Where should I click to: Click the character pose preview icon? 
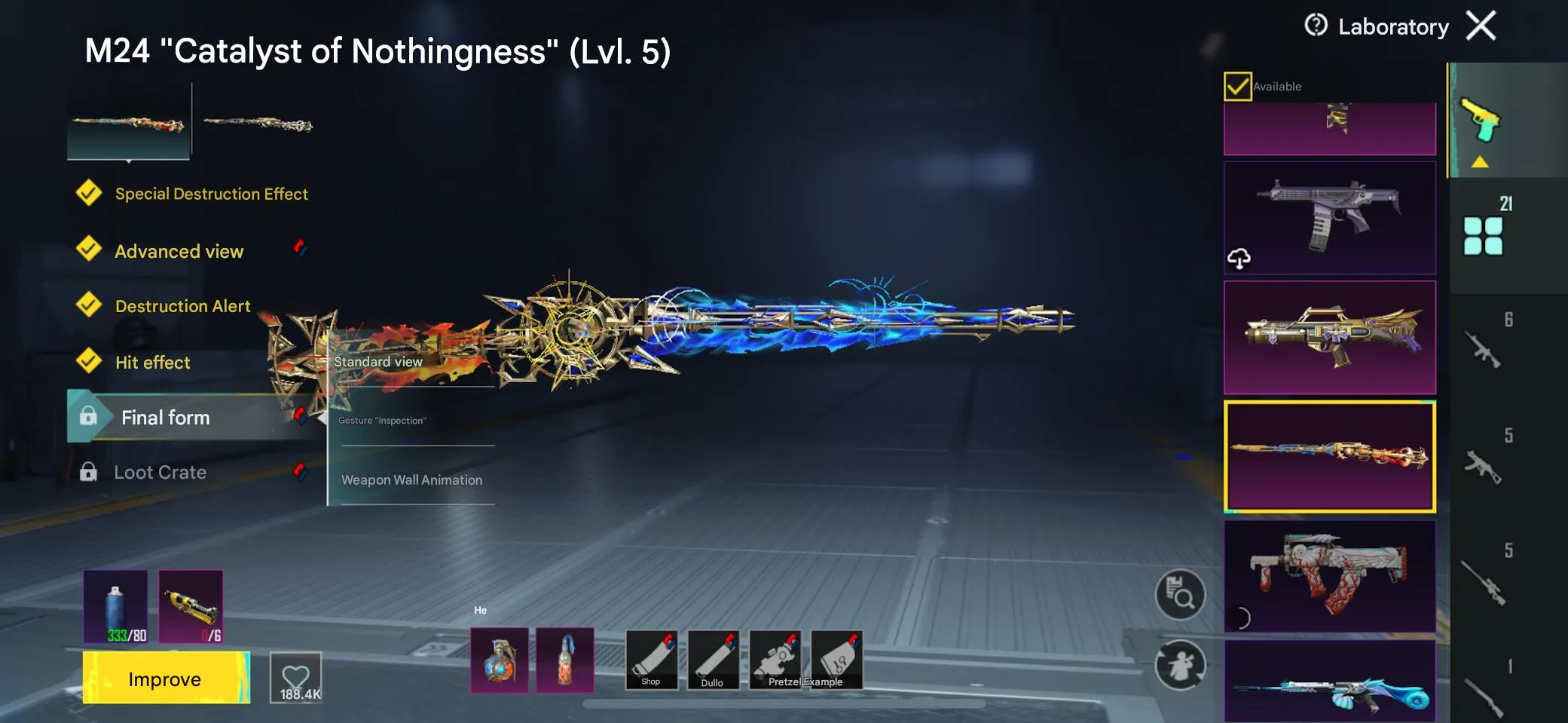(x=1180, y=666)
